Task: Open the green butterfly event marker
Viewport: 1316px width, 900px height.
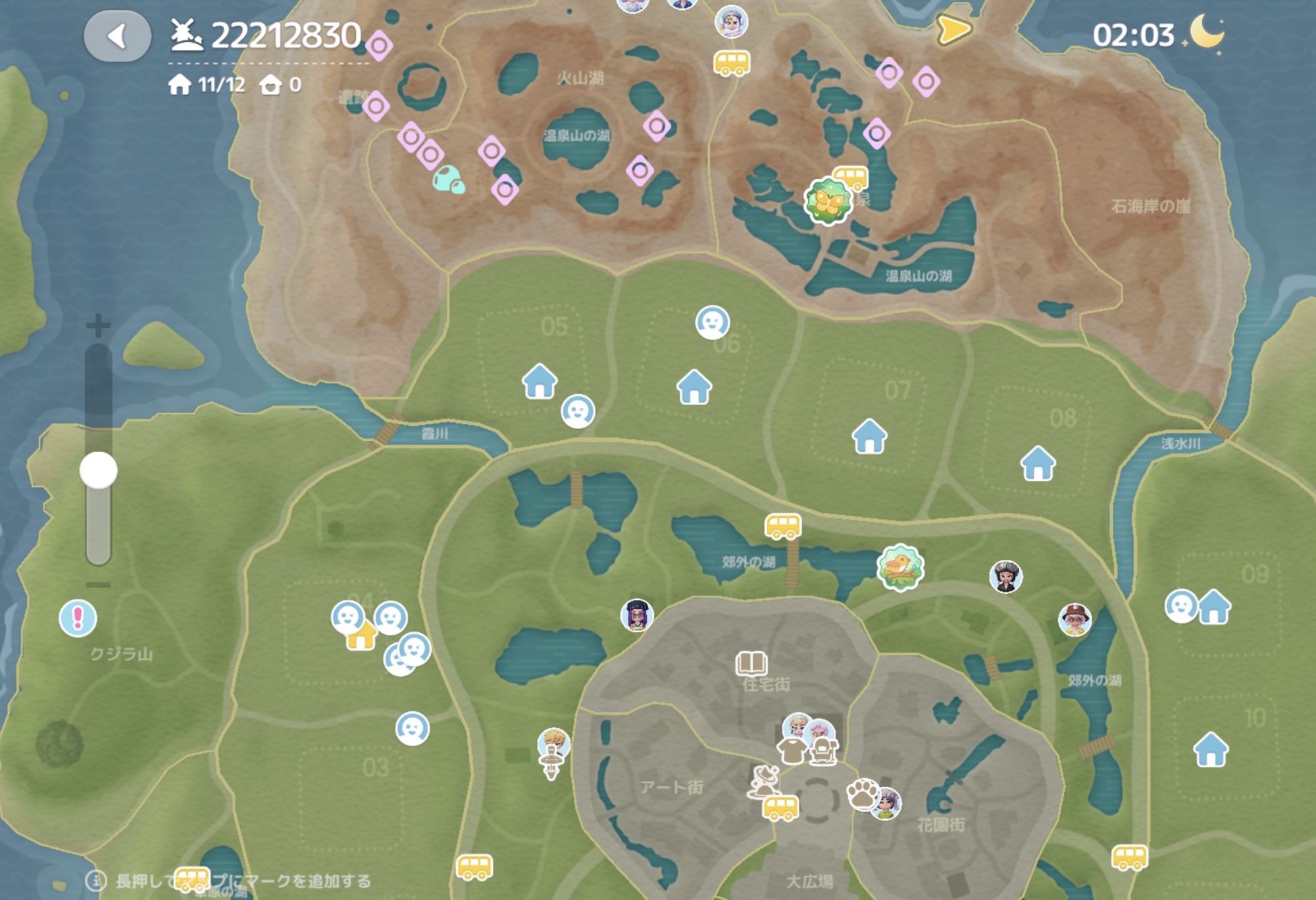Action: (x=827, y=201)
